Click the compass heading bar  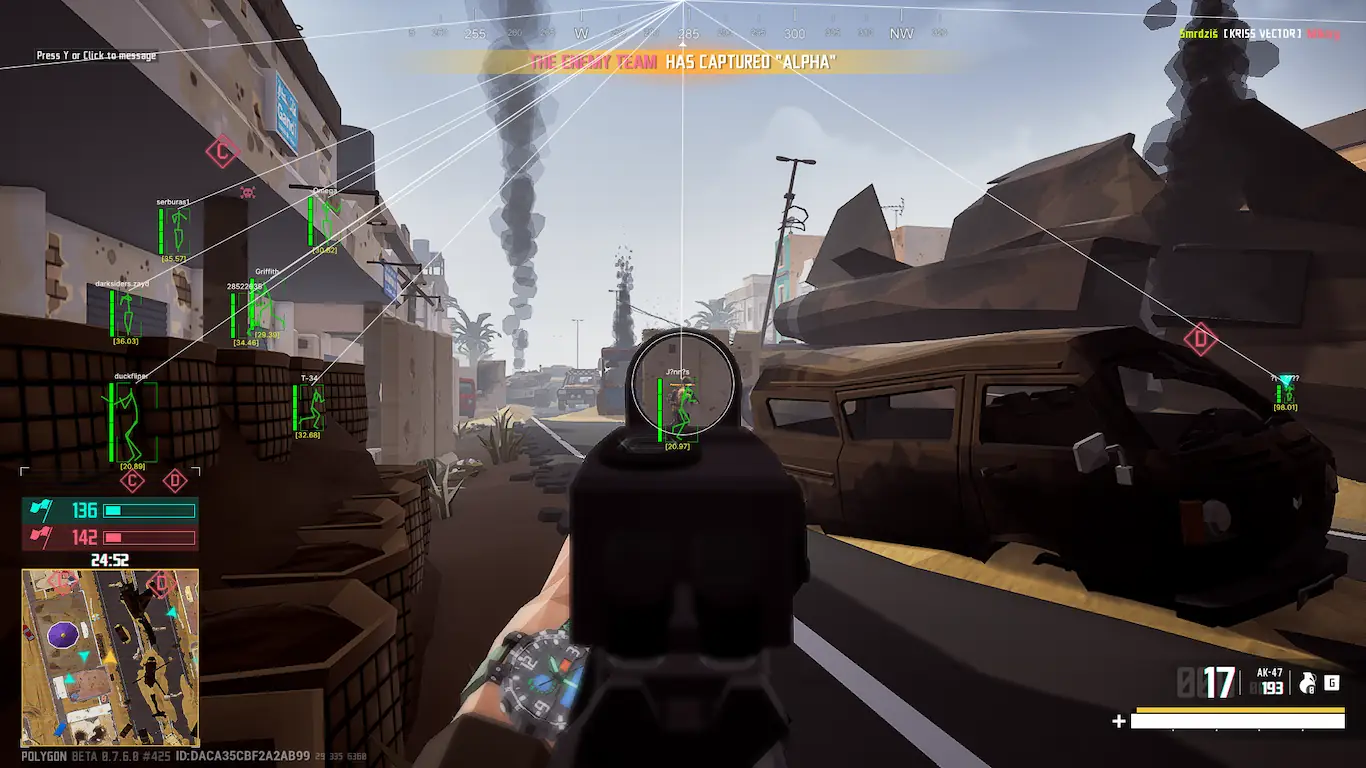(x=683, y=33)
